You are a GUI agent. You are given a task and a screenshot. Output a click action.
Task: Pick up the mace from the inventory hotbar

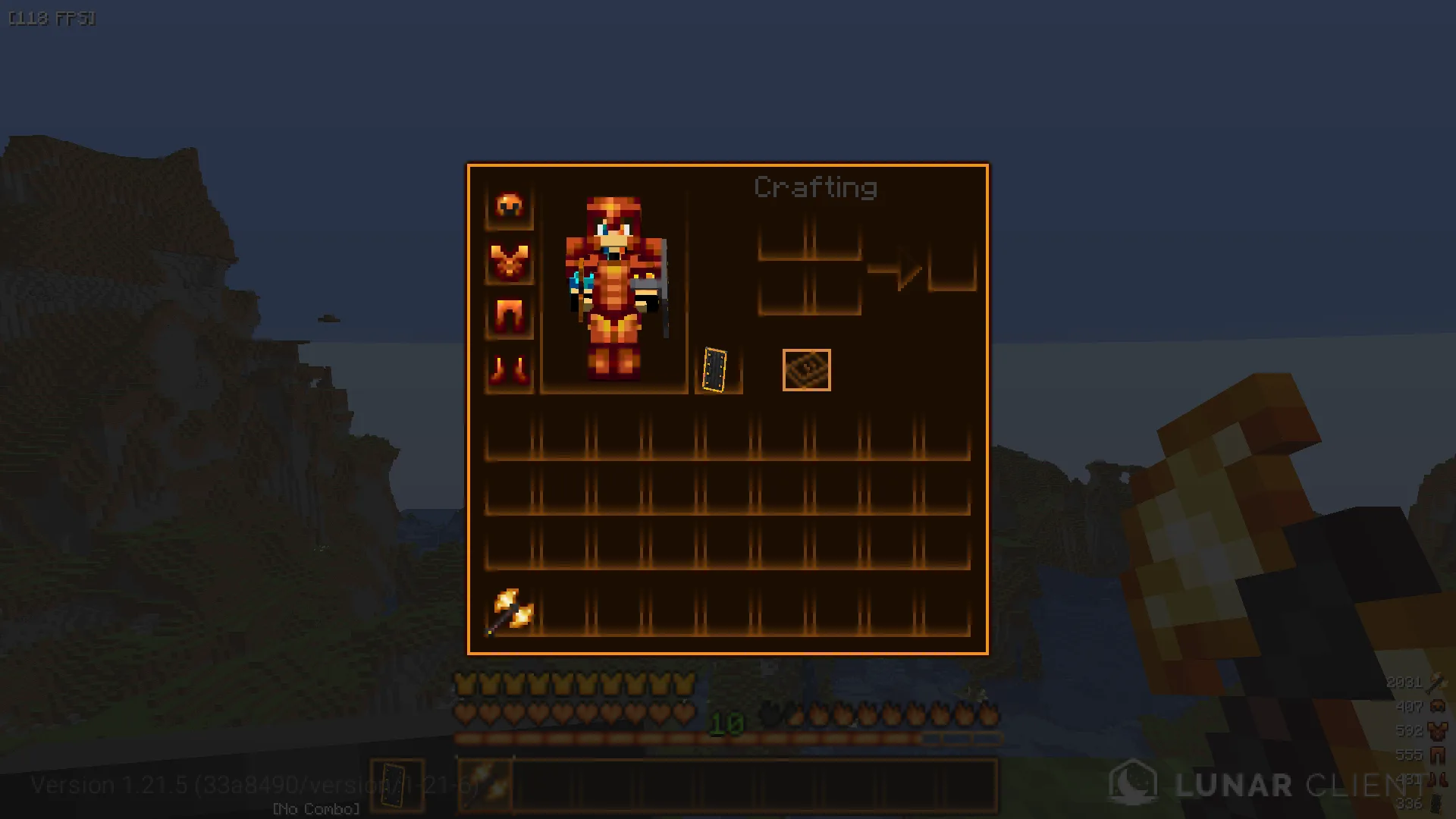(510, 611)
